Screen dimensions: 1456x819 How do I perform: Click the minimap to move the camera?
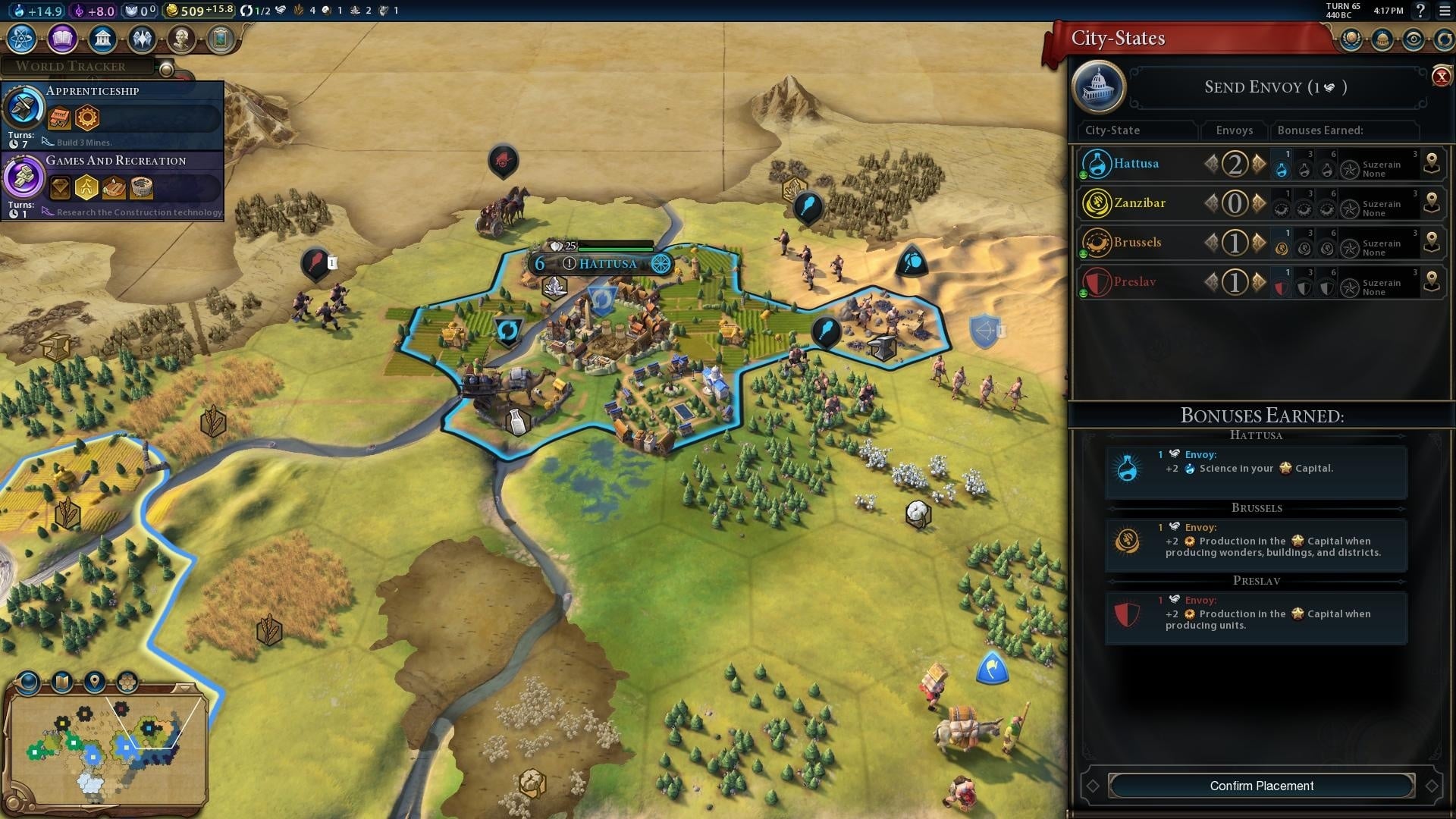point(106,747)
